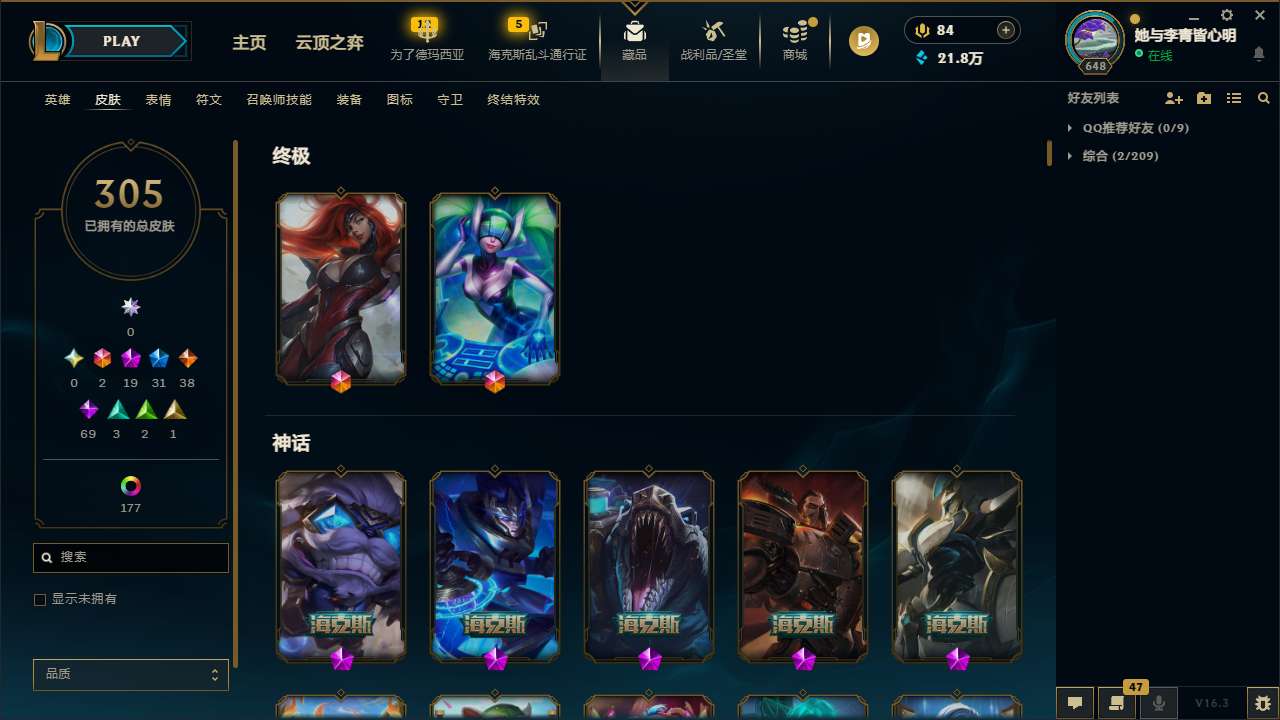Switch to the 英雄 tab
1280x720 pixels.
[x=57, y=100]
